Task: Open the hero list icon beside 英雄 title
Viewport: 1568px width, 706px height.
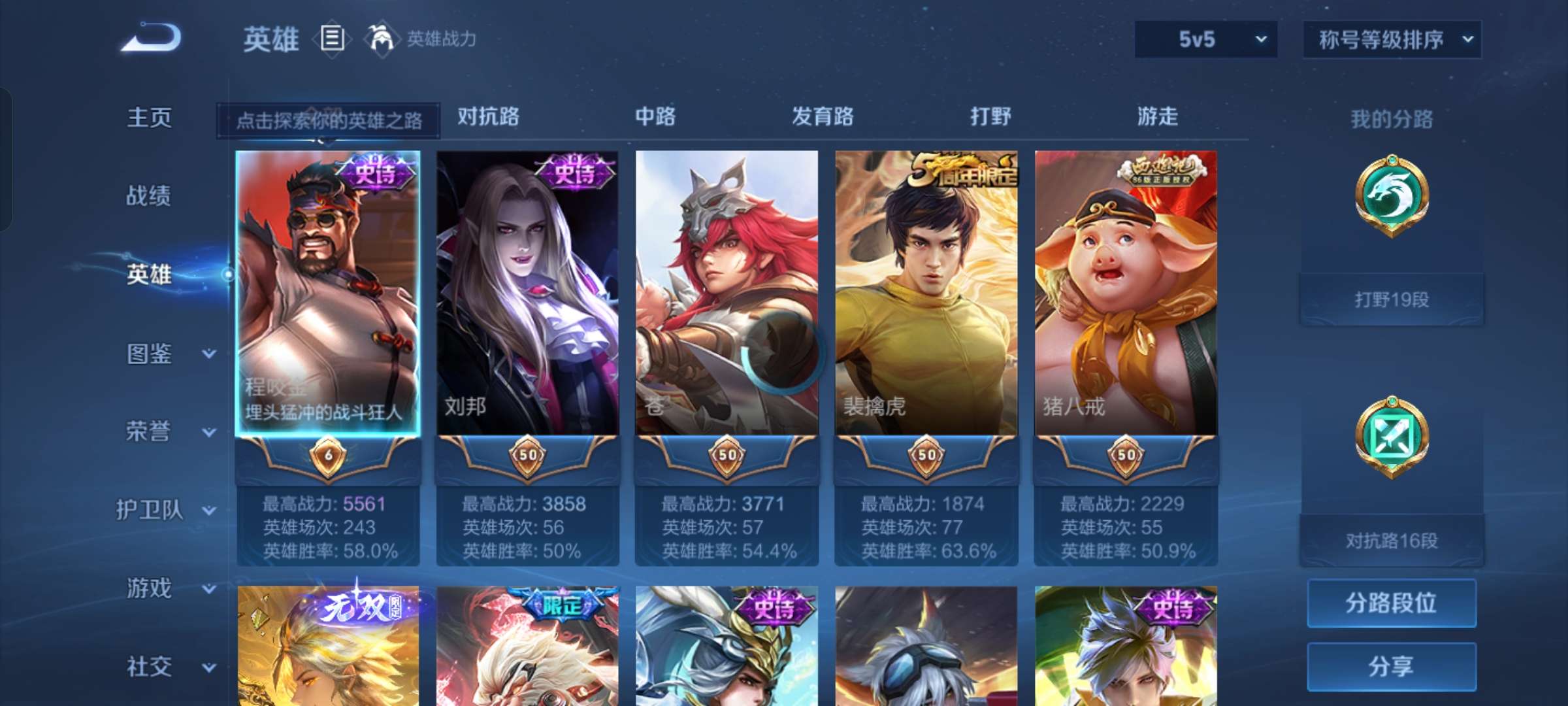Action: tap(332, 39)
